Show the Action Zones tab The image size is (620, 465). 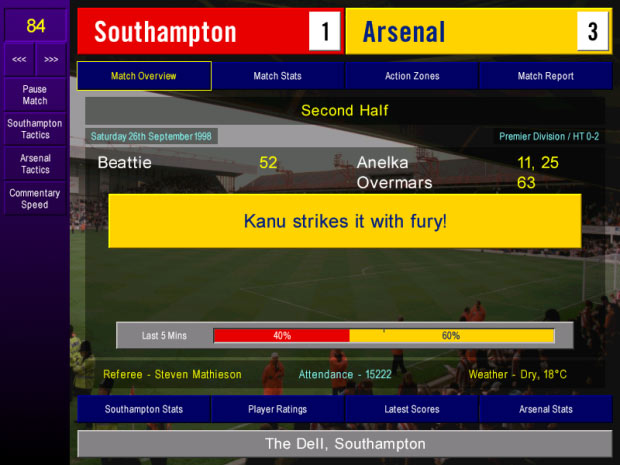coord(411,76)
